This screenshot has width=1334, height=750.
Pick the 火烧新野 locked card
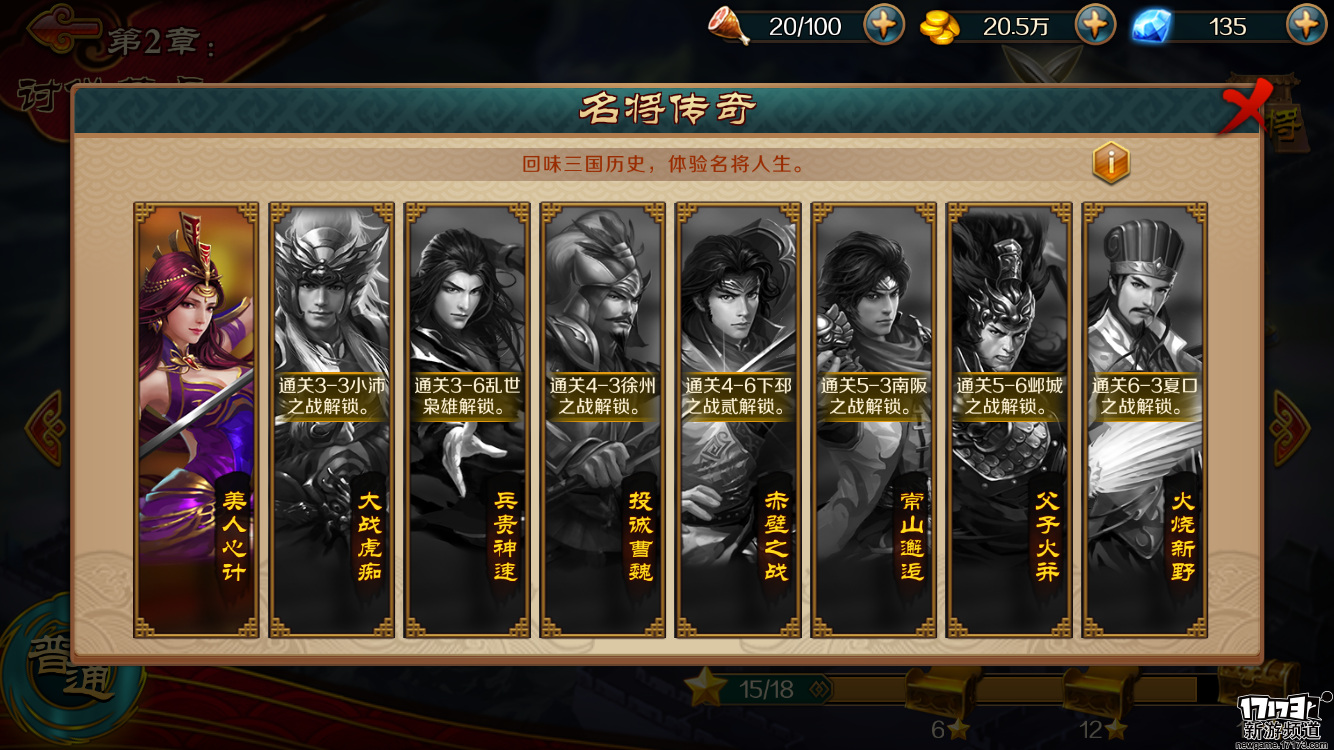(1145, 420)
